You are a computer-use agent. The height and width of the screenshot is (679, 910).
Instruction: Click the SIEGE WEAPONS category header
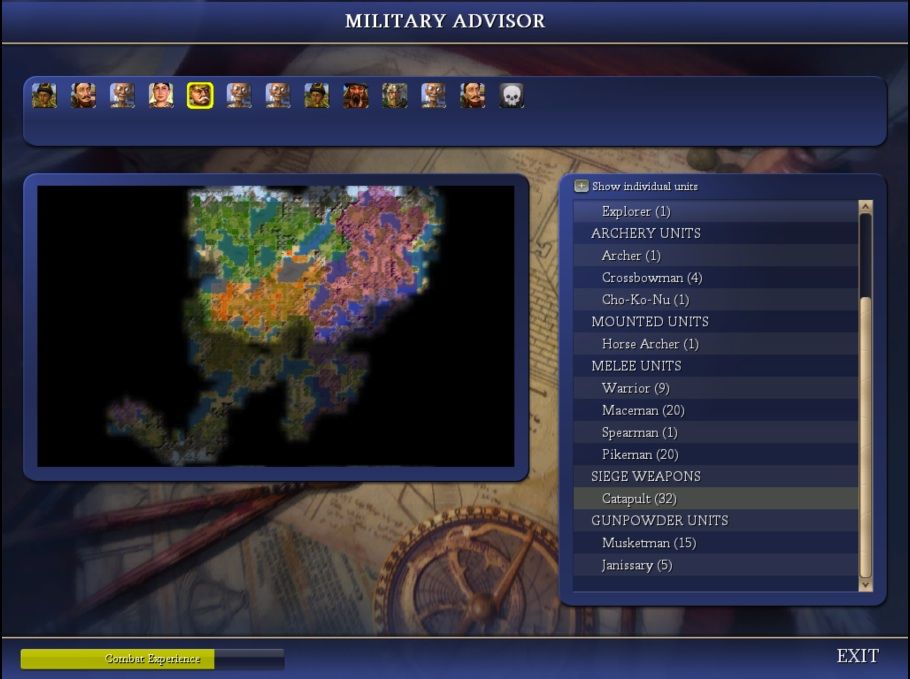[645, 476]
